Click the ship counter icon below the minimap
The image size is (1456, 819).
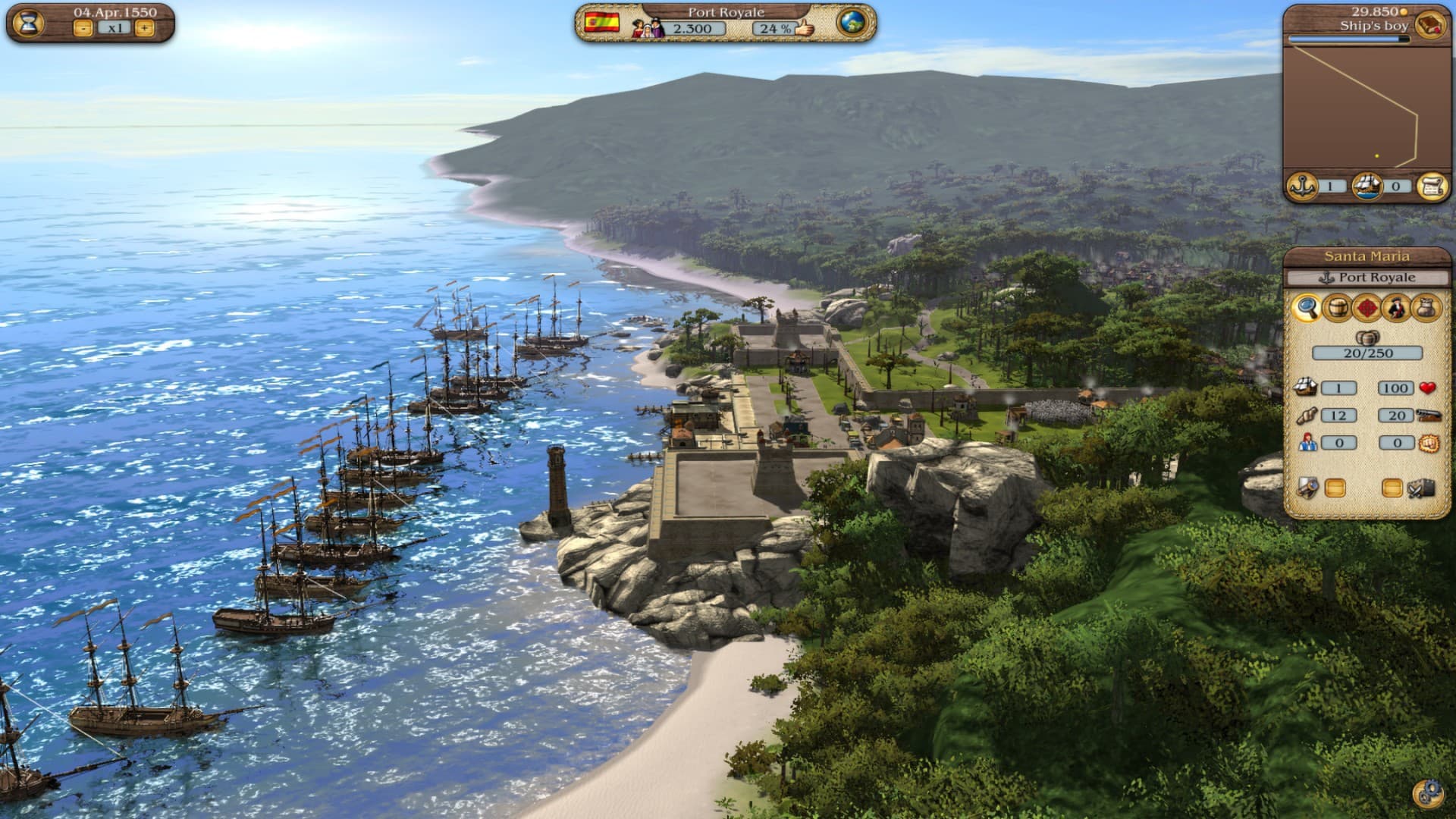(1368, 187)
